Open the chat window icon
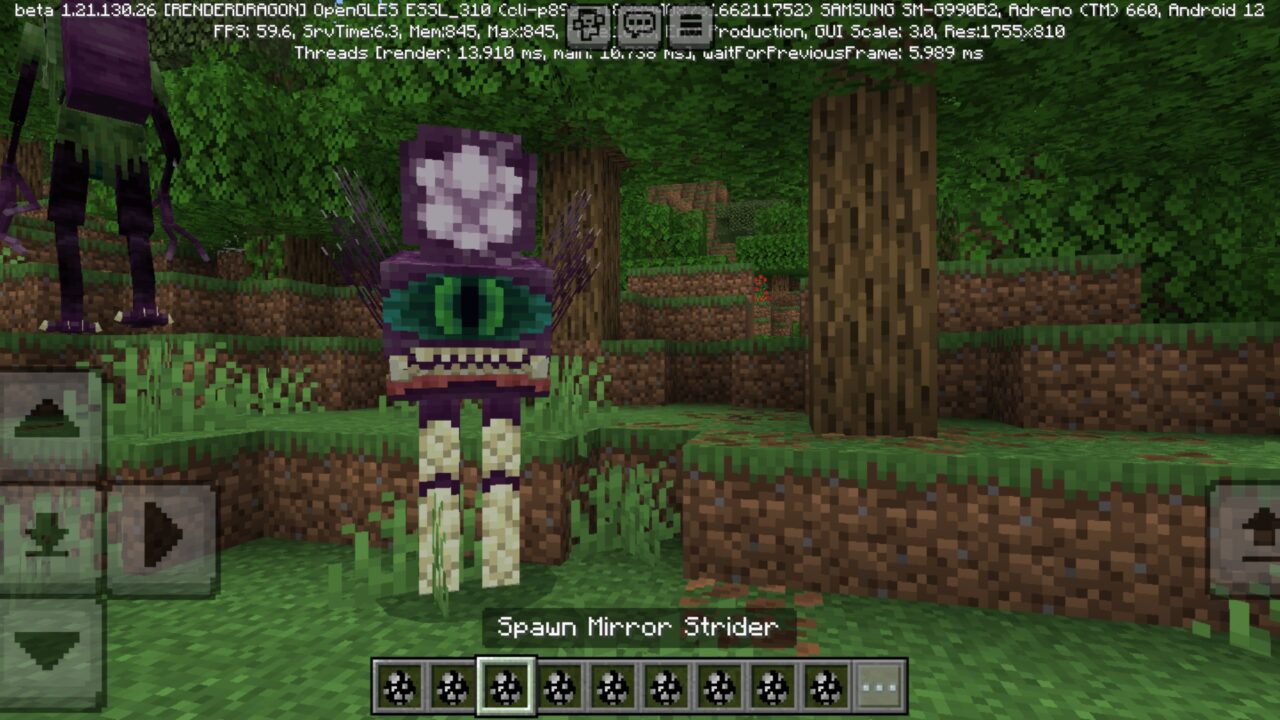This screenshot has width=1280, height=720. tap(640, 25)
